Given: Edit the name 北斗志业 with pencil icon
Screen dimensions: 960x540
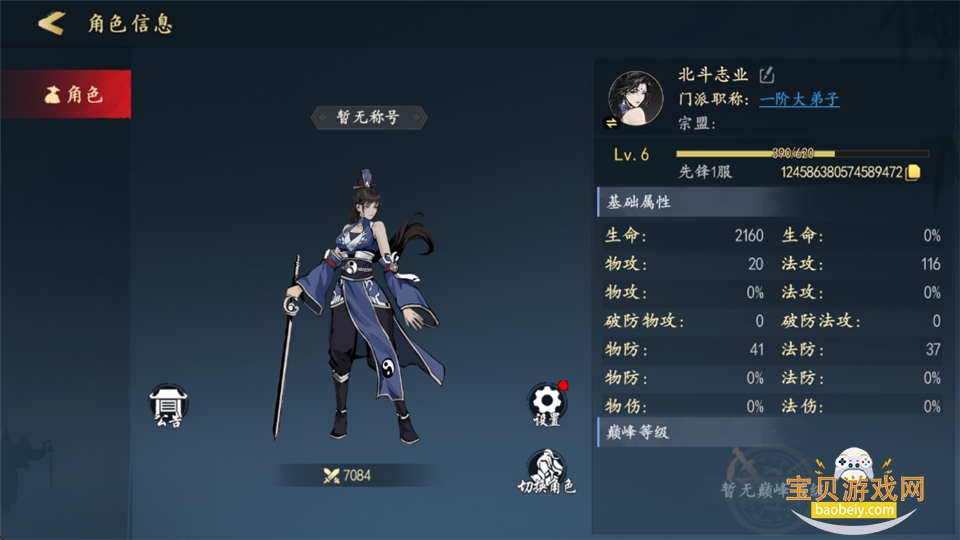Looking at the screenshot, I should coord(767,75).
